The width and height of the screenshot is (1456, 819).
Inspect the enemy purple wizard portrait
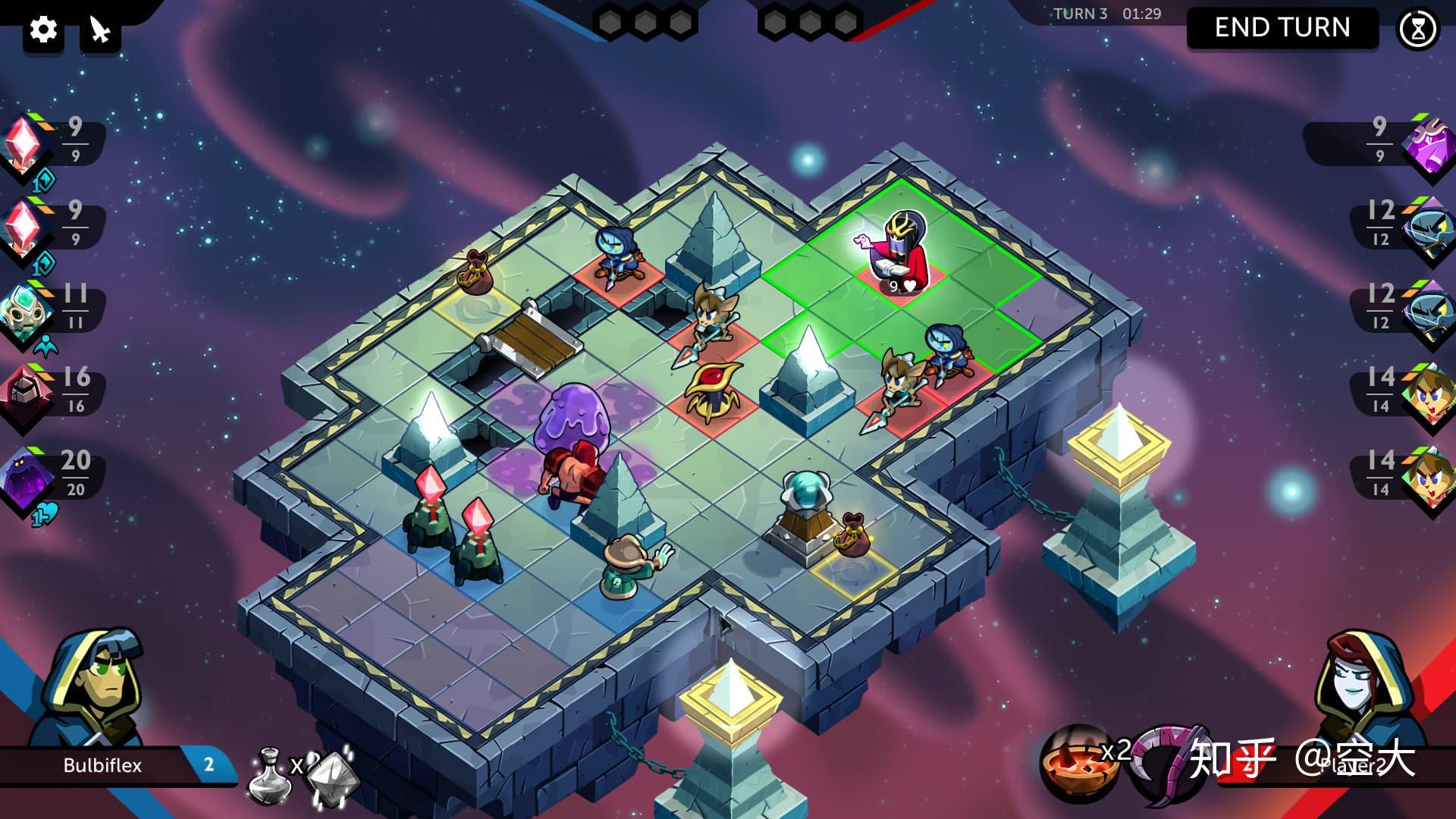coord(1426,144)
